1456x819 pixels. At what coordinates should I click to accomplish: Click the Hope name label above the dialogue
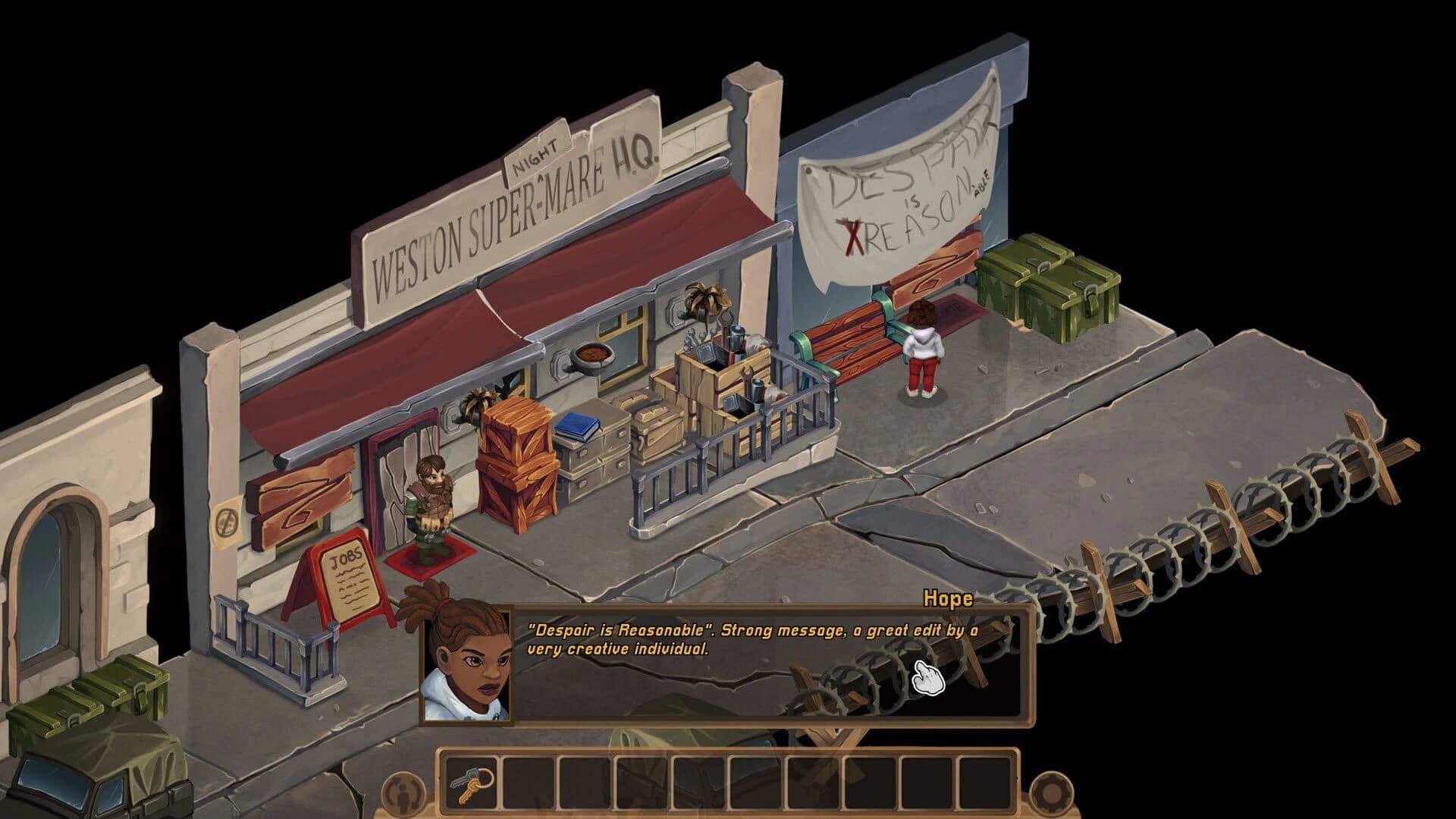pos(947,599)
